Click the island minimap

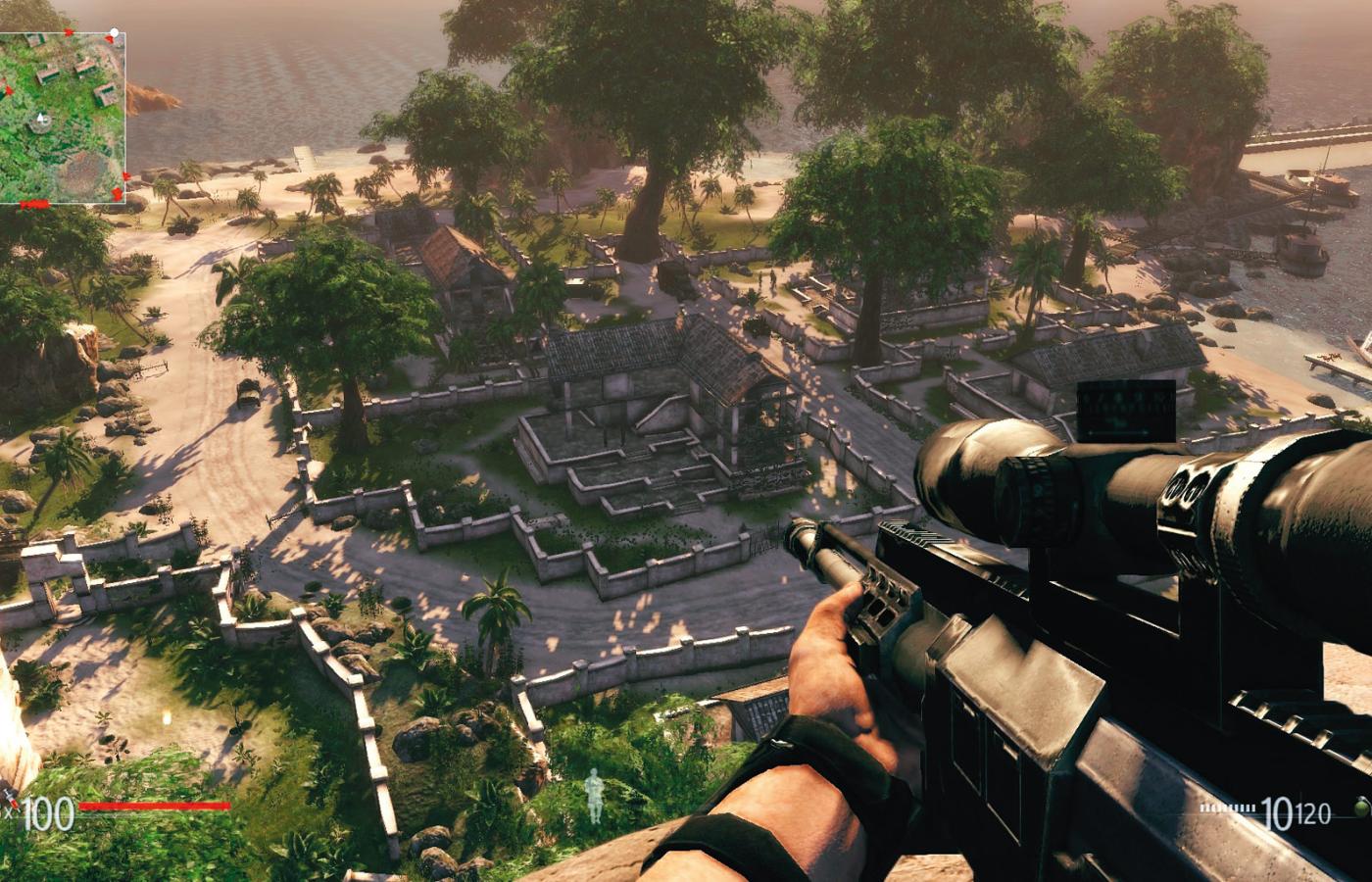[63, 118]
